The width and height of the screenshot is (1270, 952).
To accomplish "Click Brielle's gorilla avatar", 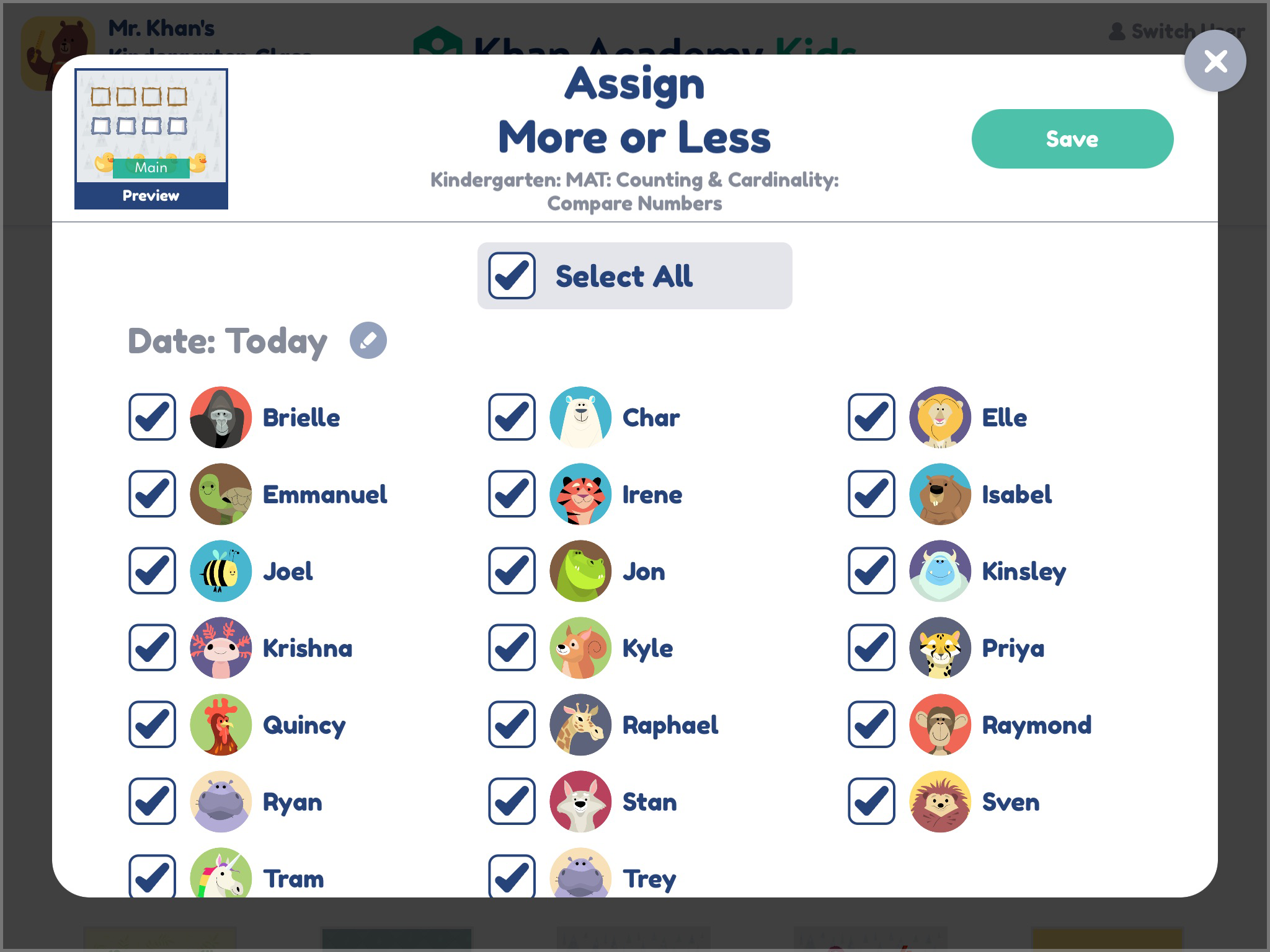I will [x=220, y=417].
